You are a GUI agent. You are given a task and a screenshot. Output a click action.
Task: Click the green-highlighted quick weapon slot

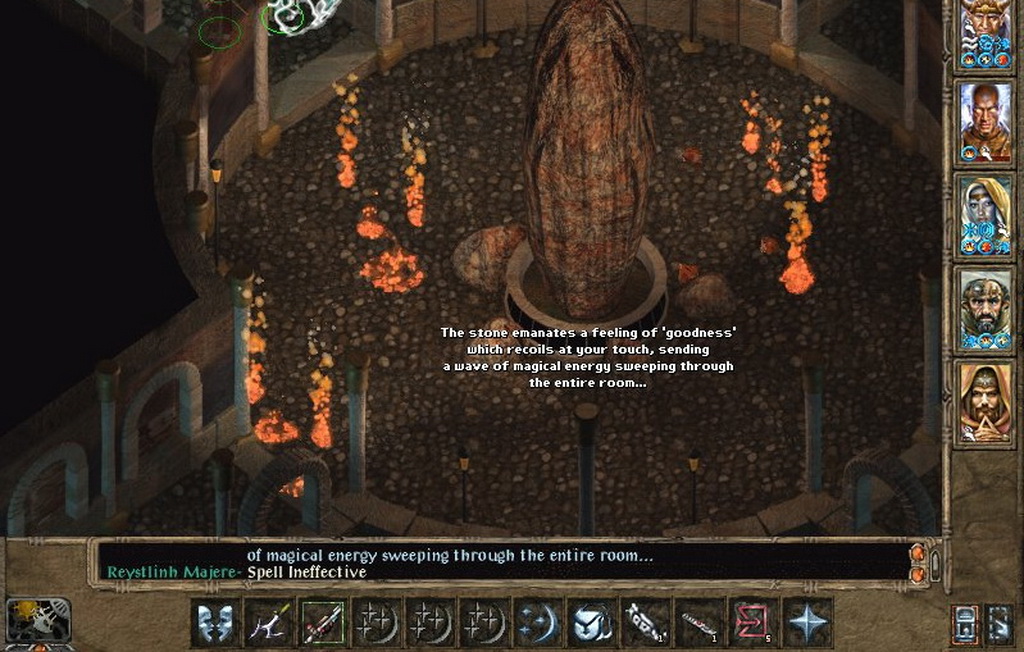point(323,623)
